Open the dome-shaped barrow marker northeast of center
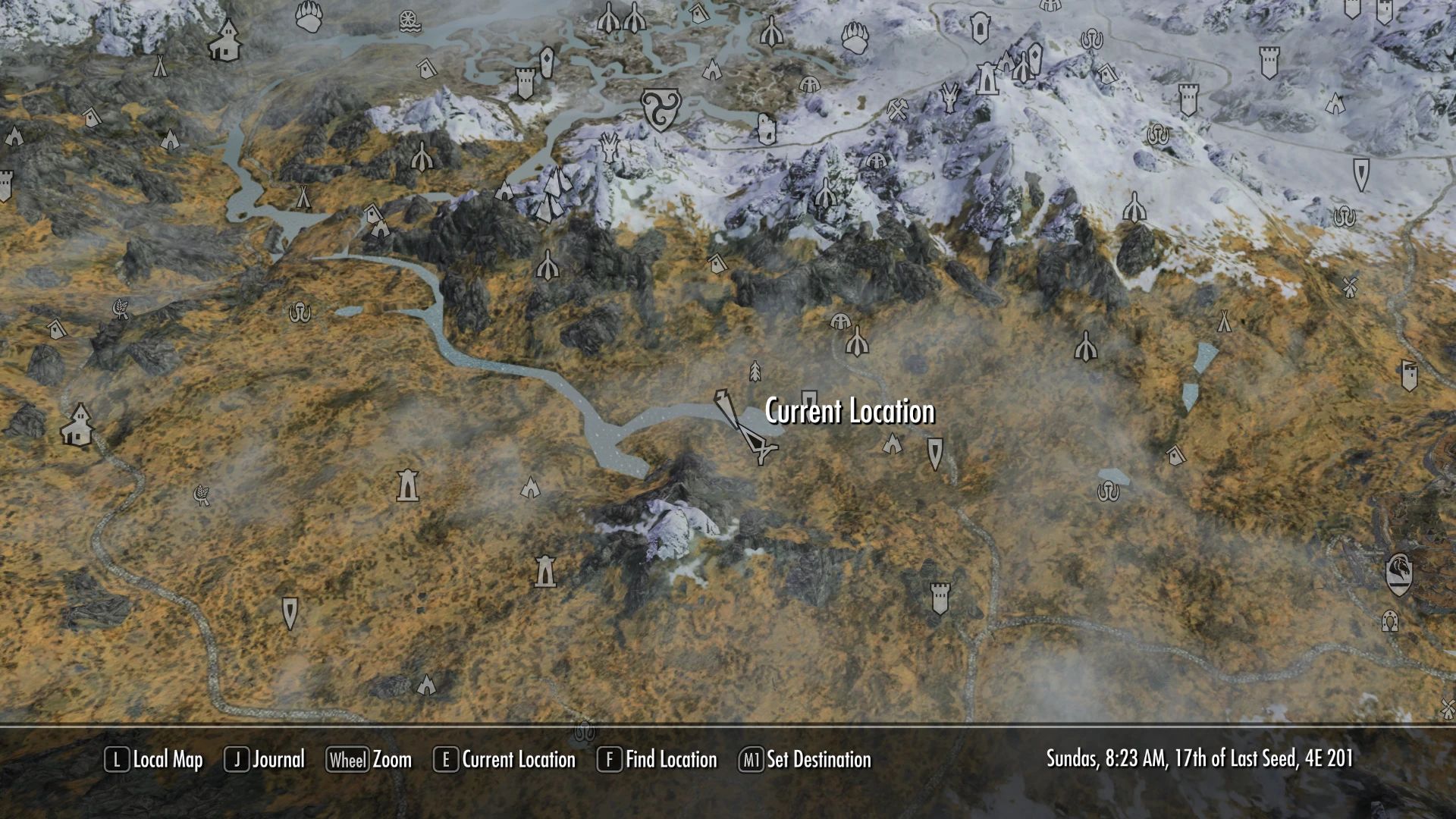The image size is (1456, 819). point(840,321)
